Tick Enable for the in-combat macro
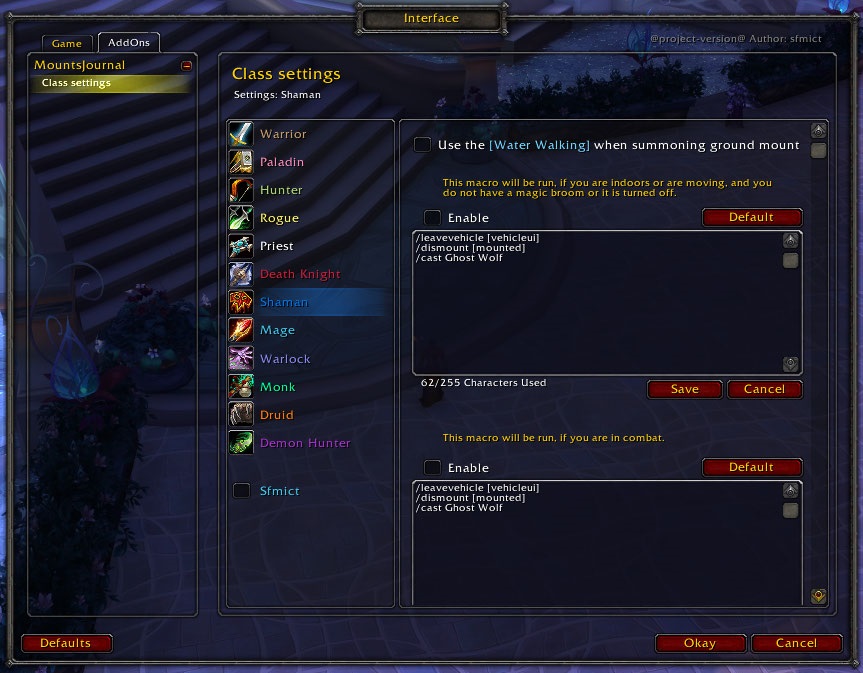Viewport: 863px width, 673px height. point(432,467)
